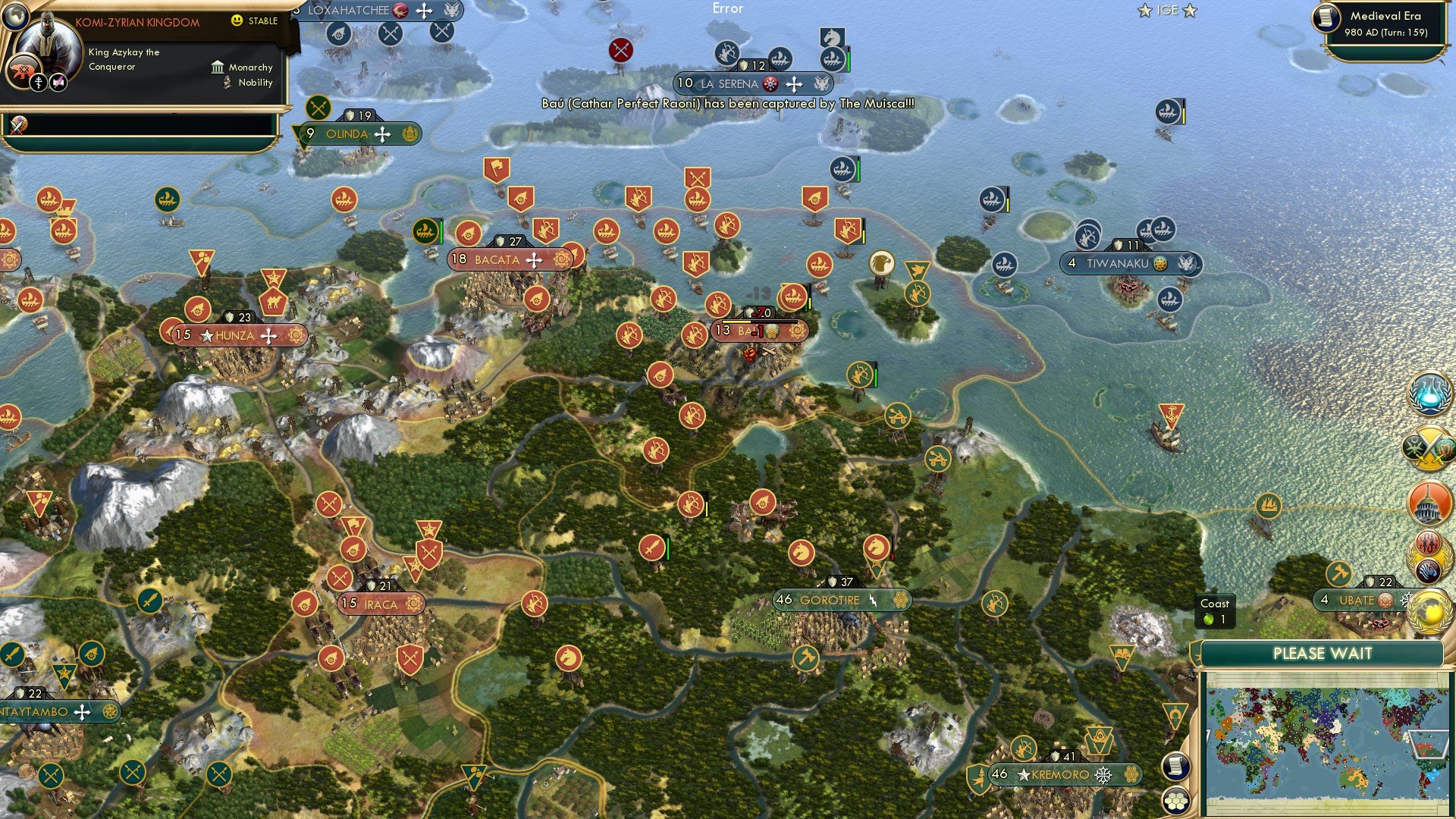Open the city screen for Gorotire
The height and width of the screenshot is (819, 1456).
(x=829, y=599)
